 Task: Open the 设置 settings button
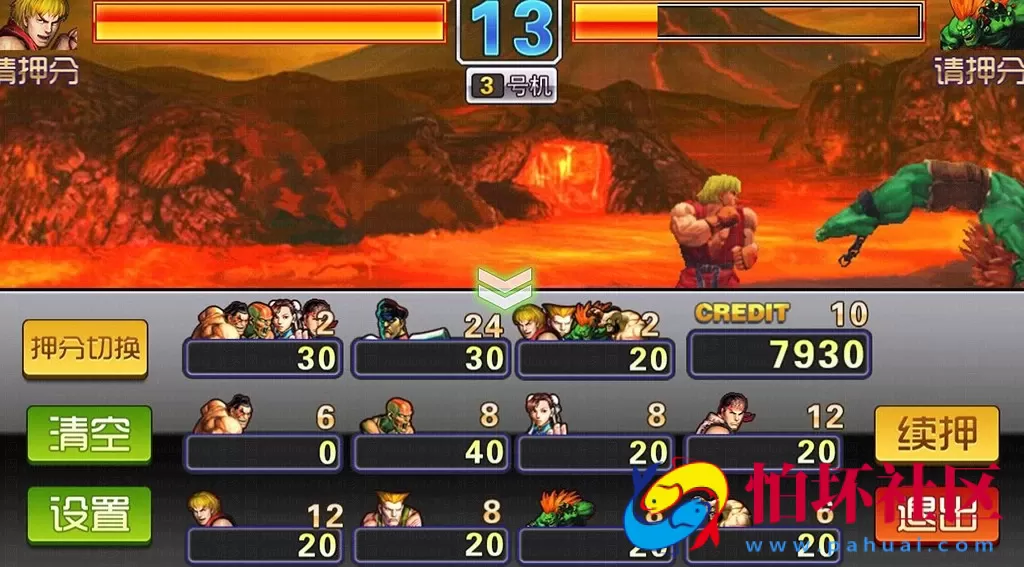[89, 516]
